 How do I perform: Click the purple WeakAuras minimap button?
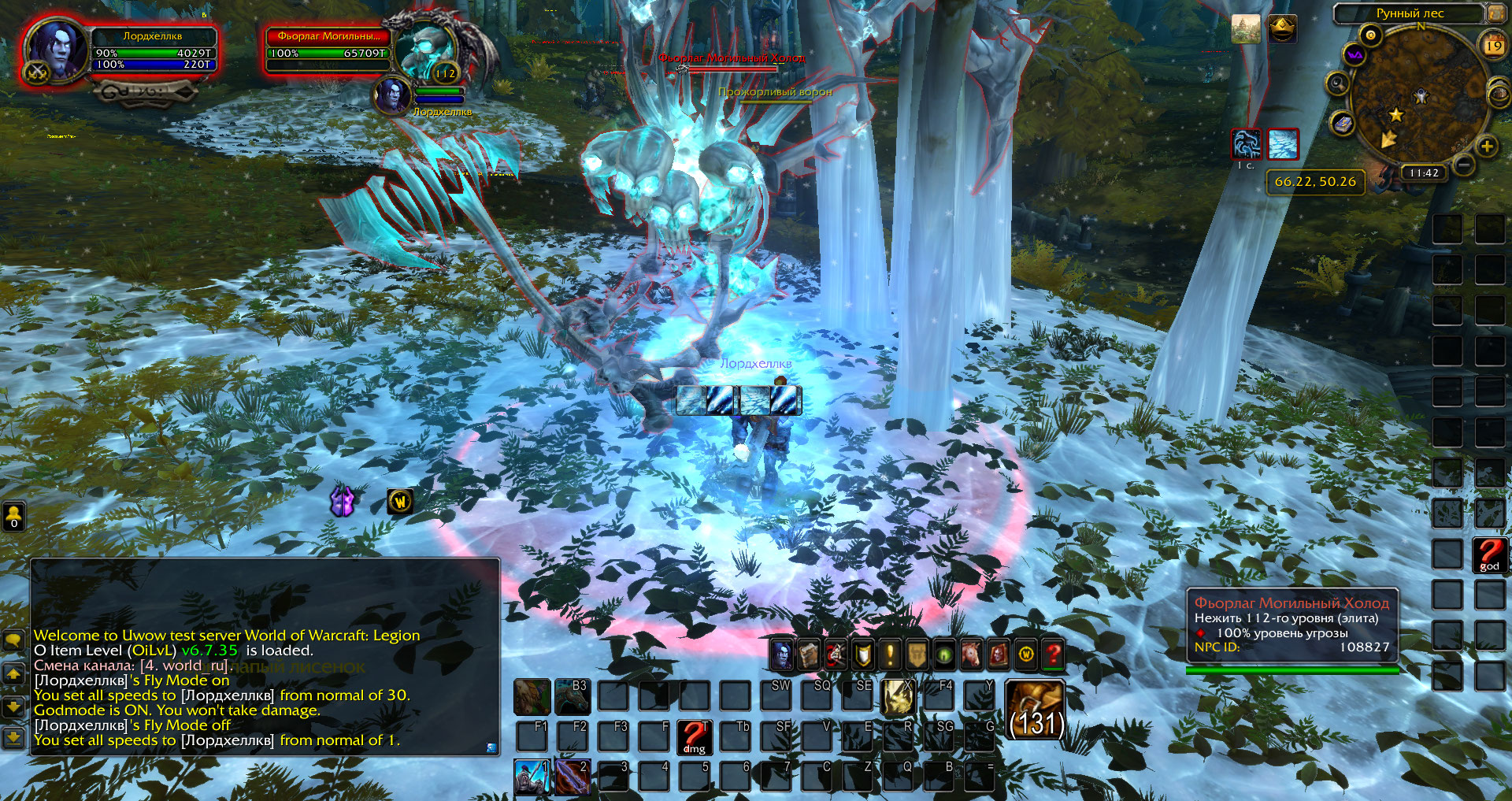(x=1354, y=55)
